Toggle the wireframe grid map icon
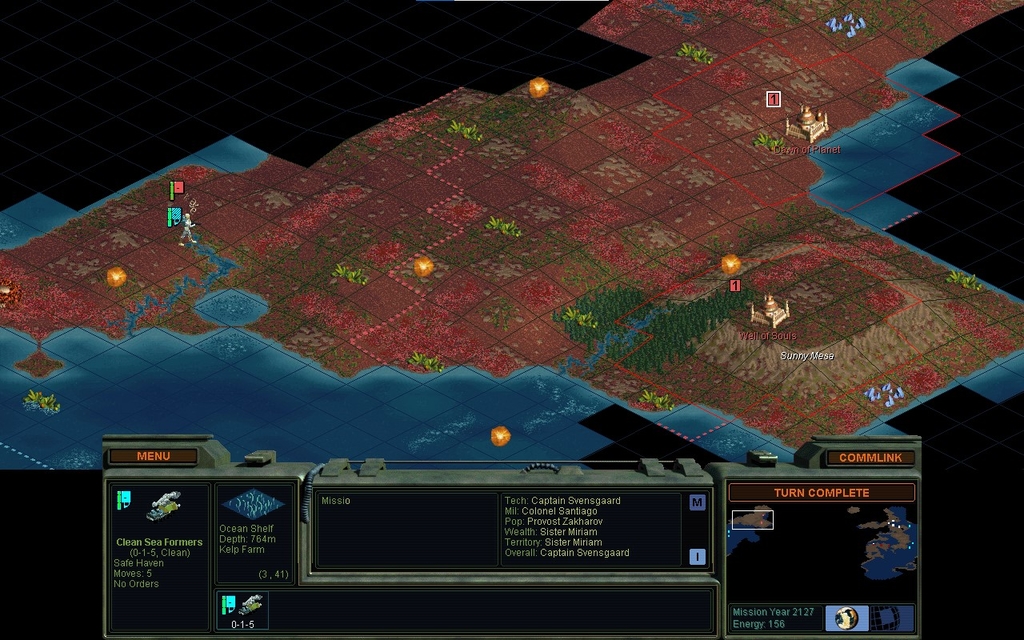Image resolution: width=1024 pixels, height=640 pixels. pos(883,618)
